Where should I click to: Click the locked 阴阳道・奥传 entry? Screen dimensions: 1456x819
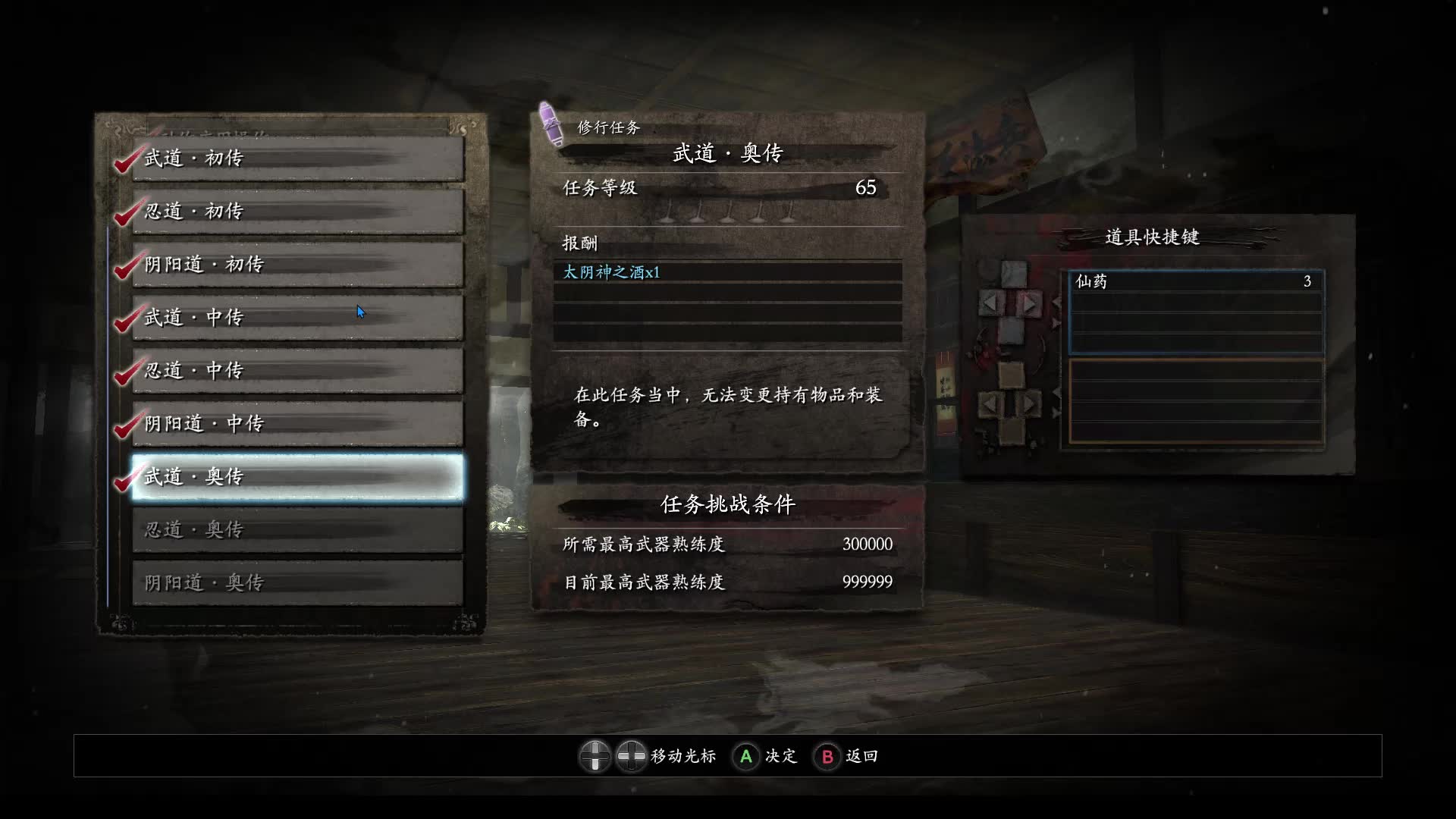click(x=297, y=583)
